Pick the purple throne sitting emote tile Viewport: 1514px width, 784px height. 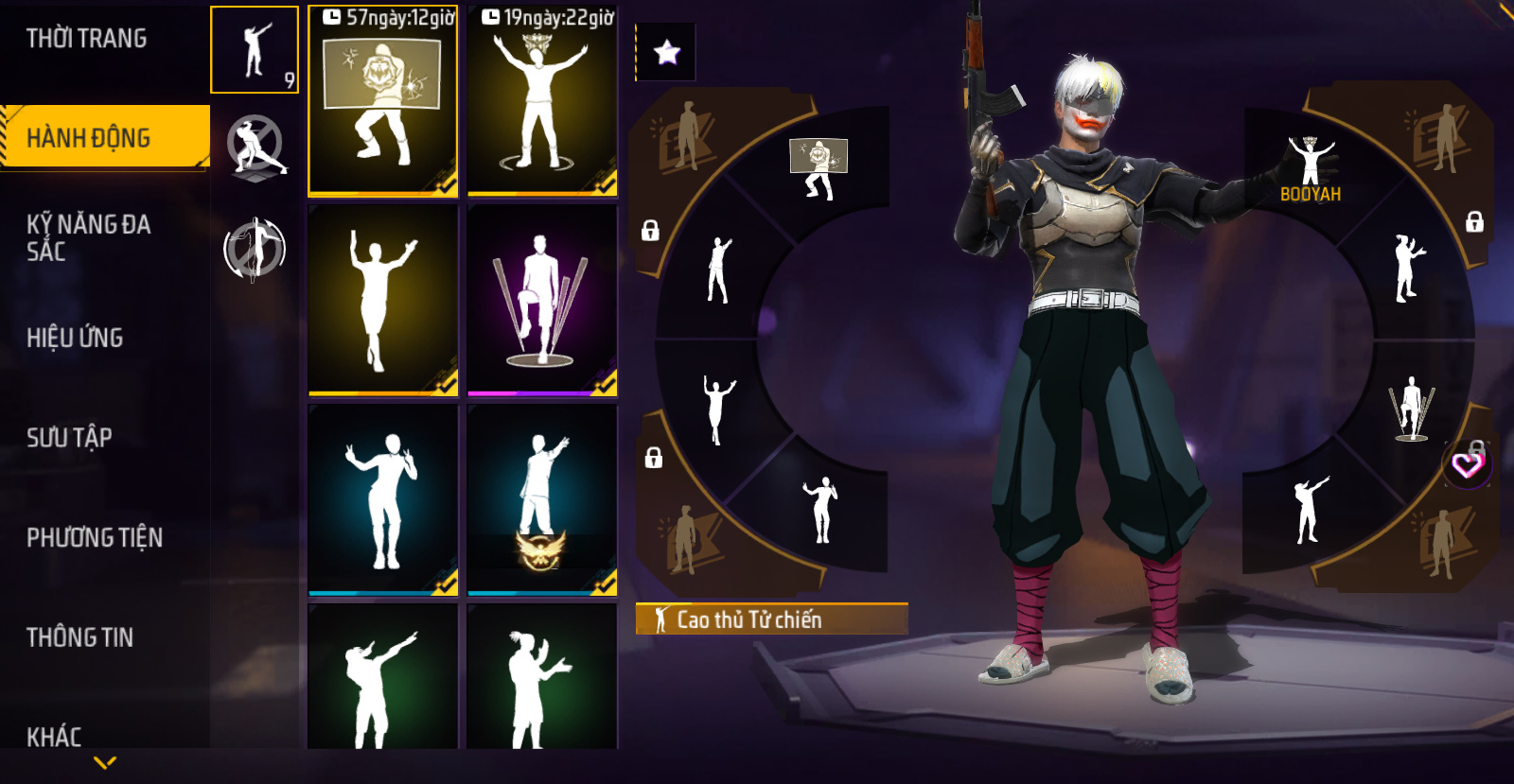[542, 300]
